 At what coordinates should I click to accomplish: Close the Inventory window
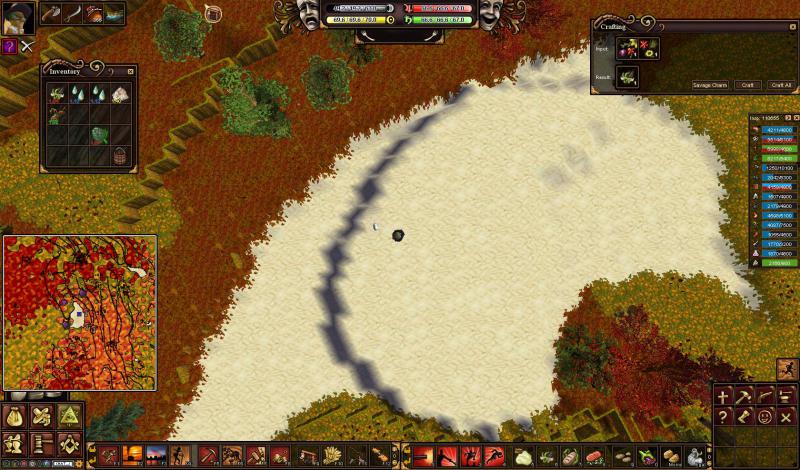131,71
